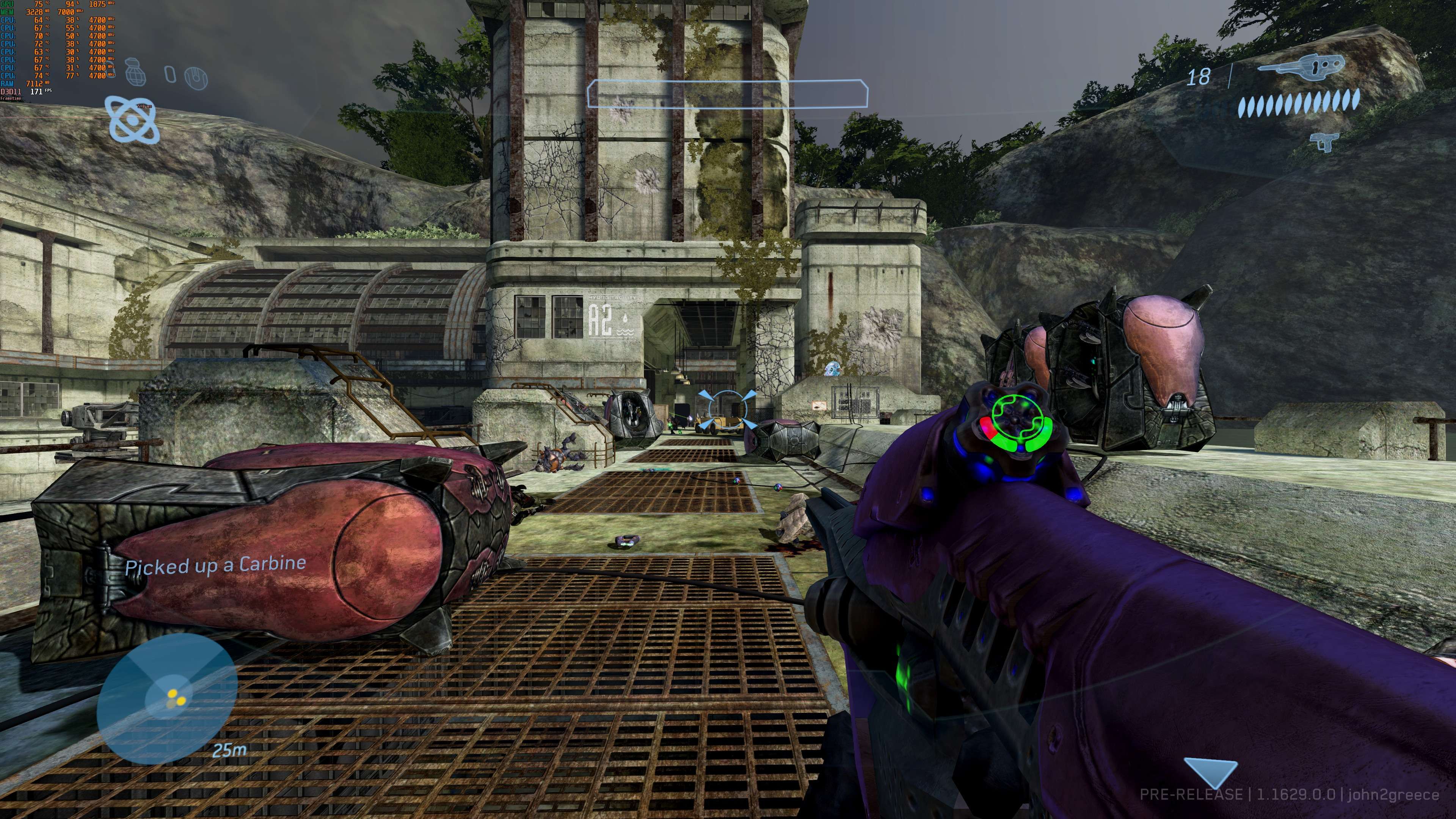1456x819 pixels.
Task: Select the frag grenade icon
Action: [x=135, y=72]
